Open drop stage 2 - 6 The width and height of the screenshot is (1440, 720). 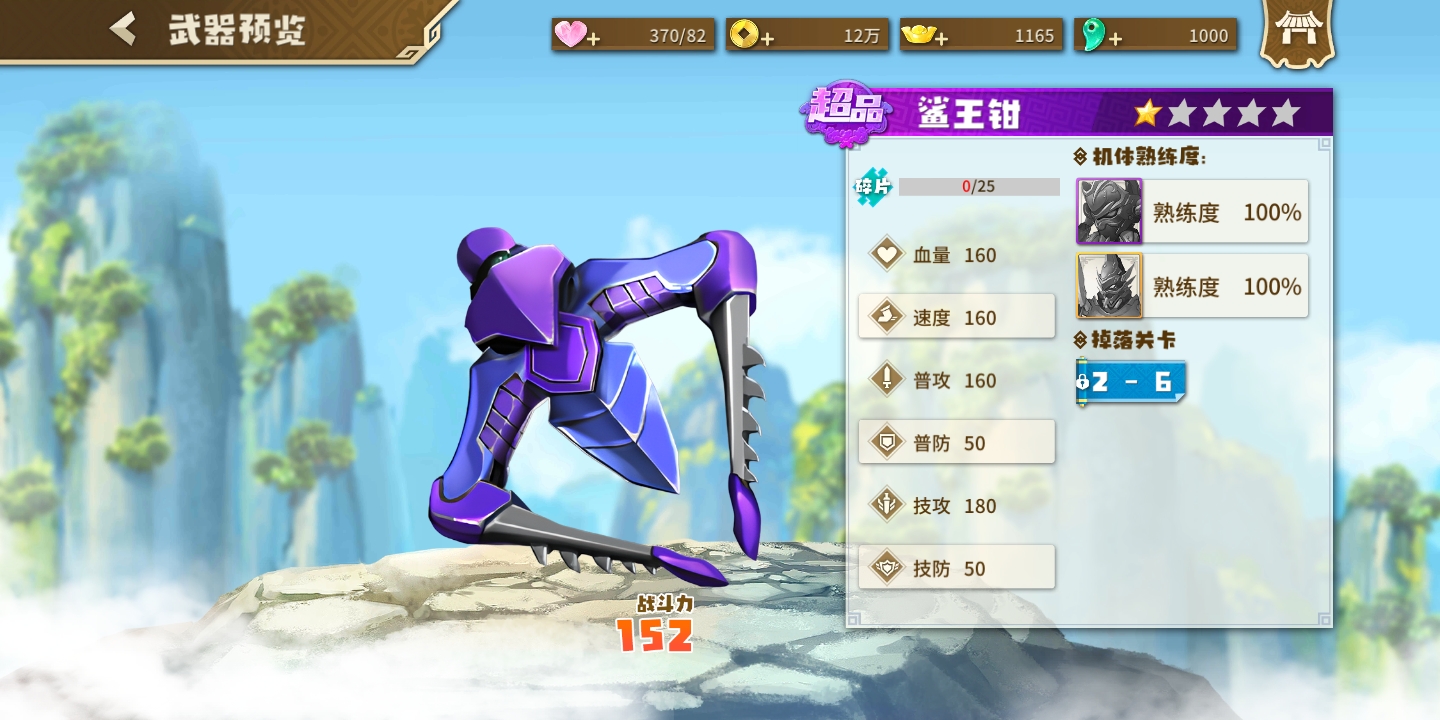pos(1131,382)
